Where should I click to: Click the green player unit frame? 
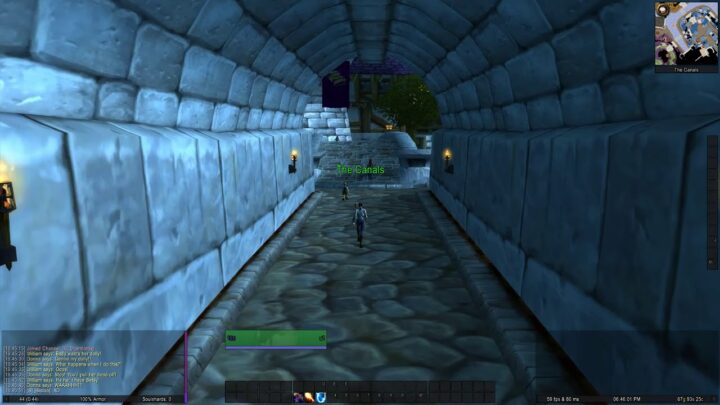[275, 339]
